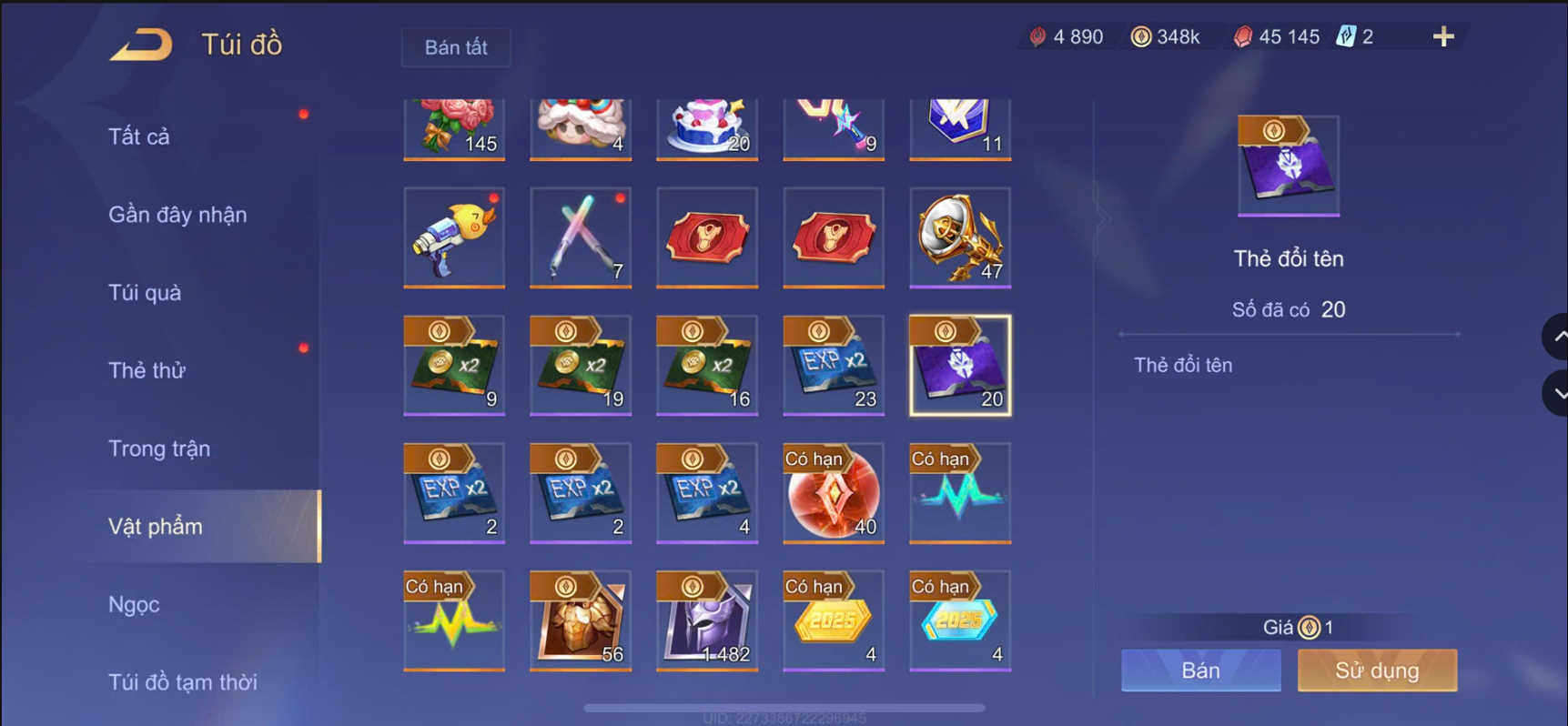This screenshot has width=1568, height=726.
Task: Select the stone golem item with 56
Action: point(580,620)
